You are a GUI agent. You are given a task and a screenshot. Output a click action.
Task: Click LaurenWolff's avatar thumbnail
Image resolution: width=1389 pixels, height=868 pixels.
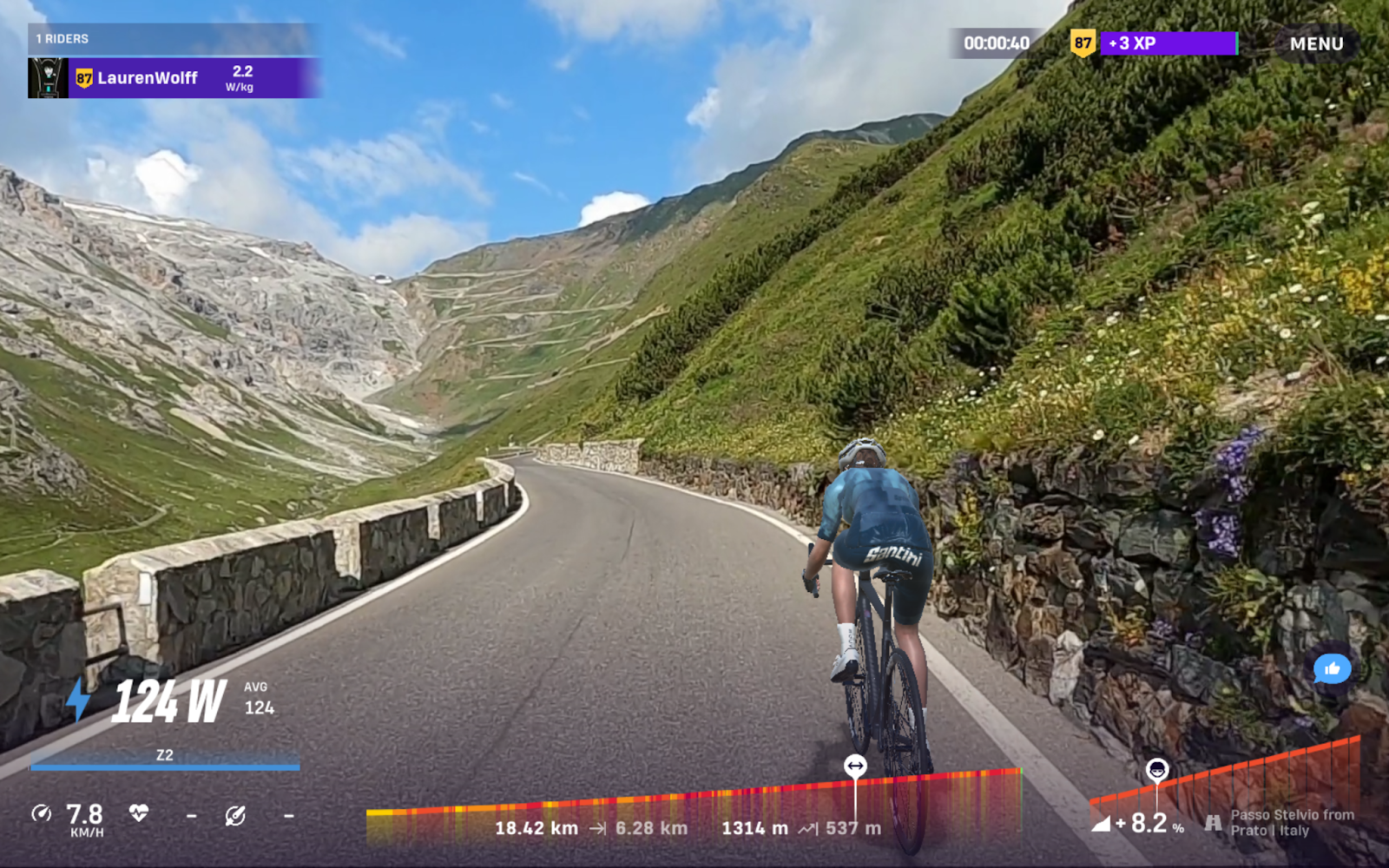49,77
